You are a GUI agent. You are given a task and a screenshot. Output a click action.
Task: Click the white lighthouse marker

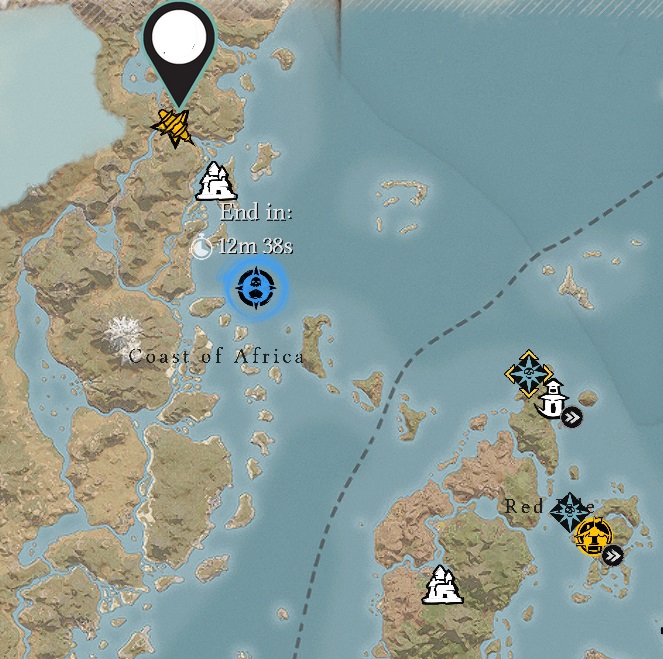coord(551,401)
